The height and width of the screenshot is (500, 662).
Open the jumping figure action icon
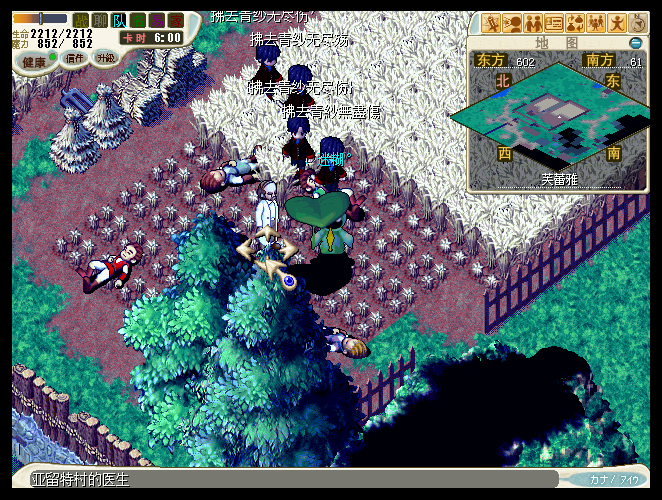pos(617,23)
